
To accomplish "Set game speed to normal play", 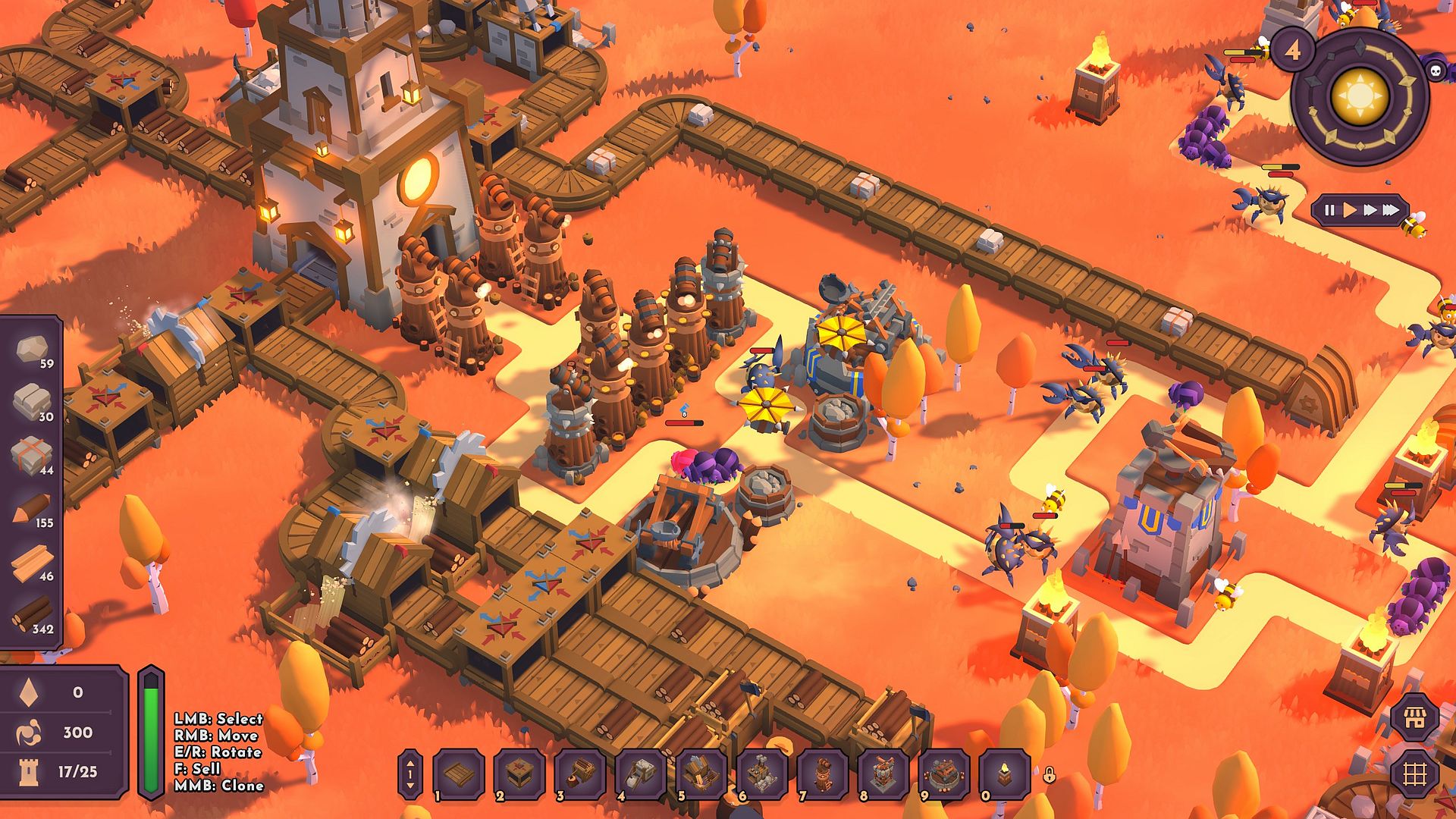I will [1350, 210].
